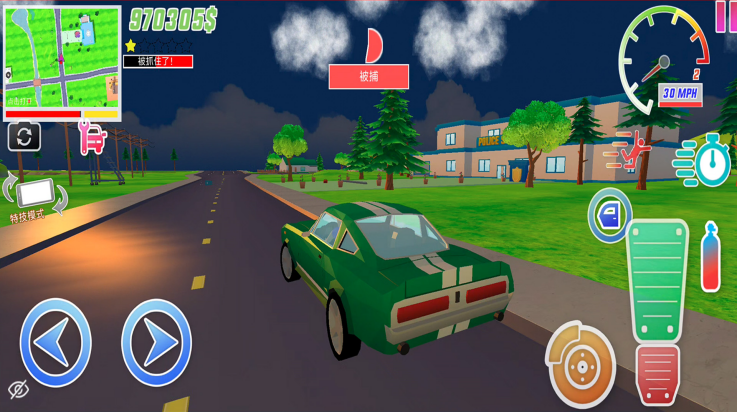The width and height of the screenshot is (737, 412).
Task: Hide the controls with the crossed-eye icon
Action: tap(18, 389)
